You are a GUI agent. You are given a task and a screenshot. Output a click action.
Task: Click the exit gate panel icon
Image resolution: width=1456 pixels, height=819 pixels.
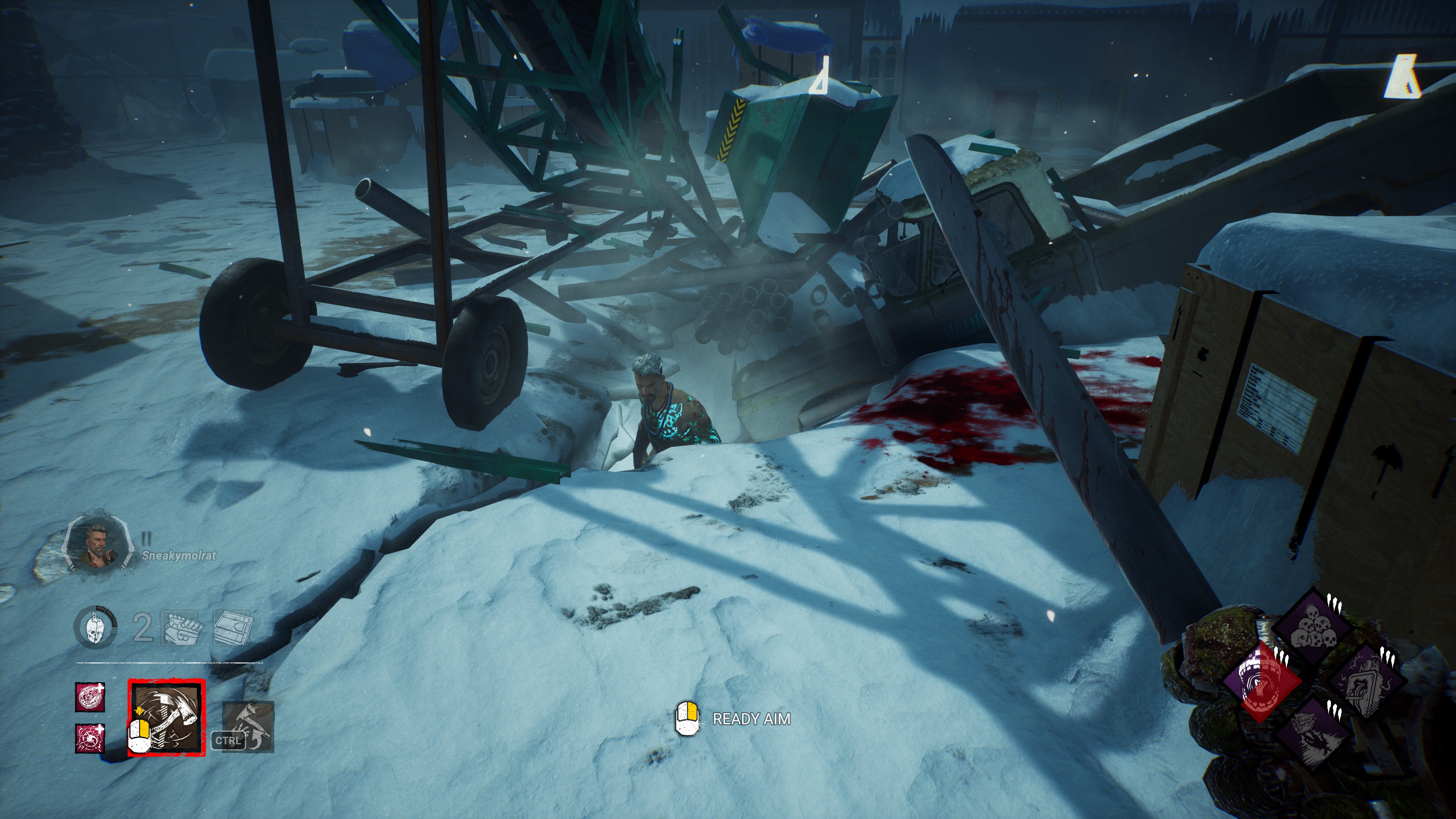point(232,628)
